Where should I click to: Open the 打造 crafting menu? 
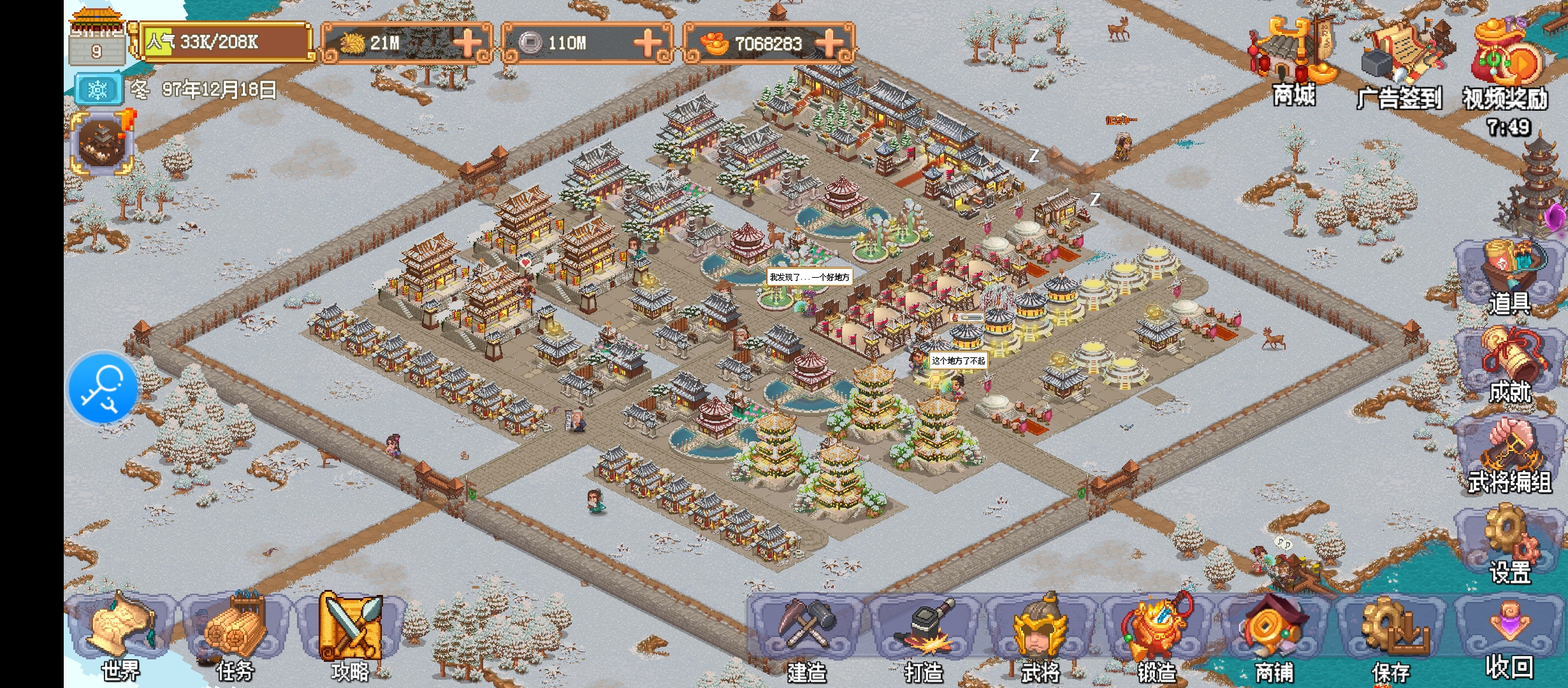tap(924, 637)
